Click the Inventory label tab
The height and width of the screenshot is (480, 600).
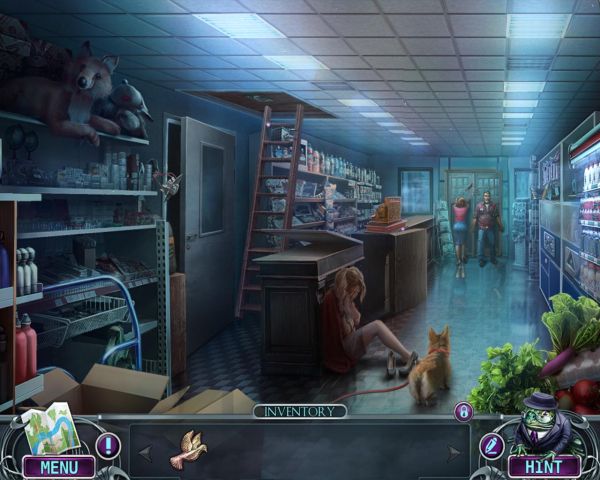pyautogui.click(x=300, y=411)
